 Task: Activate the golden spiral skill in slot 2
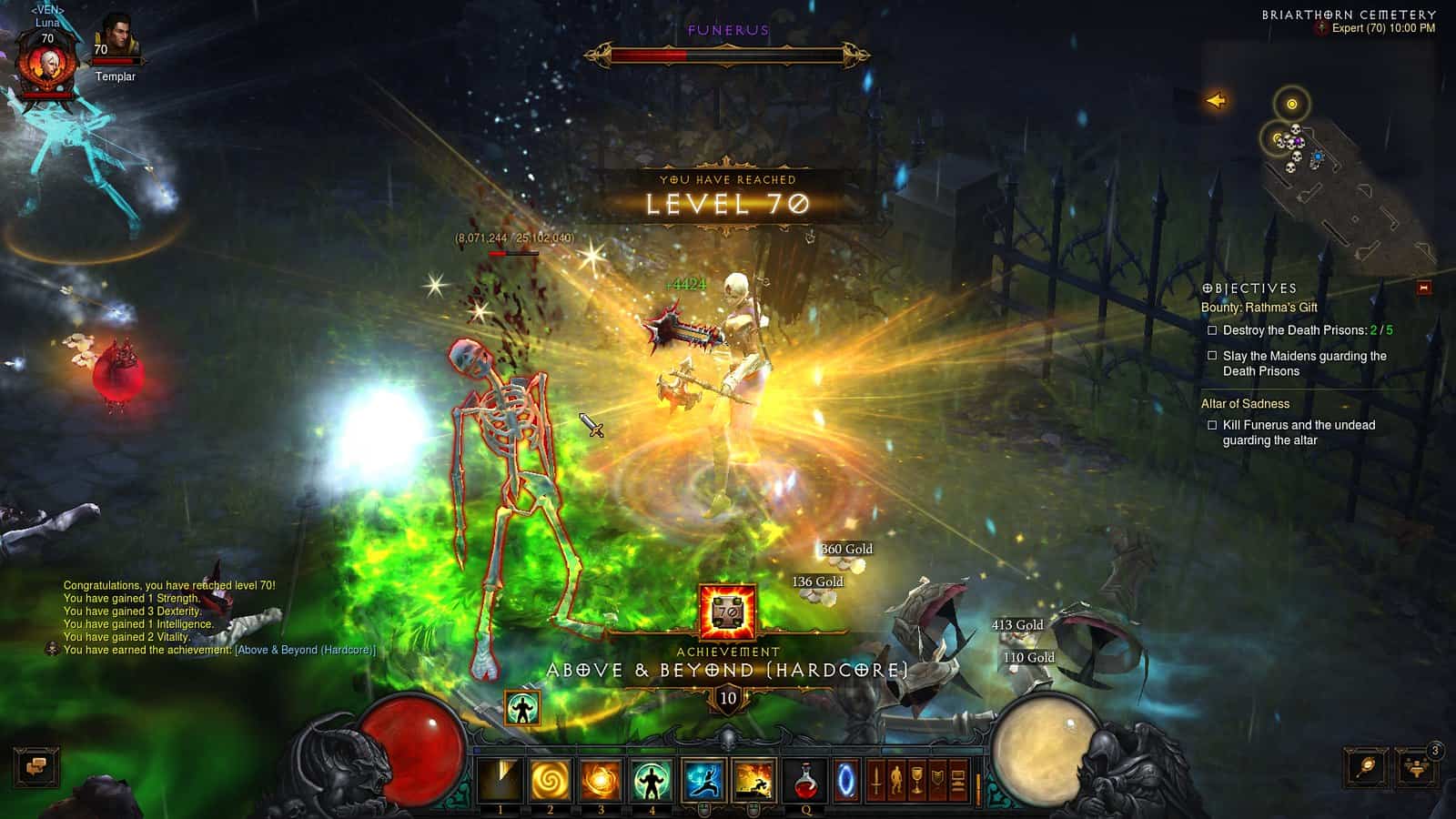pos(551,778)
